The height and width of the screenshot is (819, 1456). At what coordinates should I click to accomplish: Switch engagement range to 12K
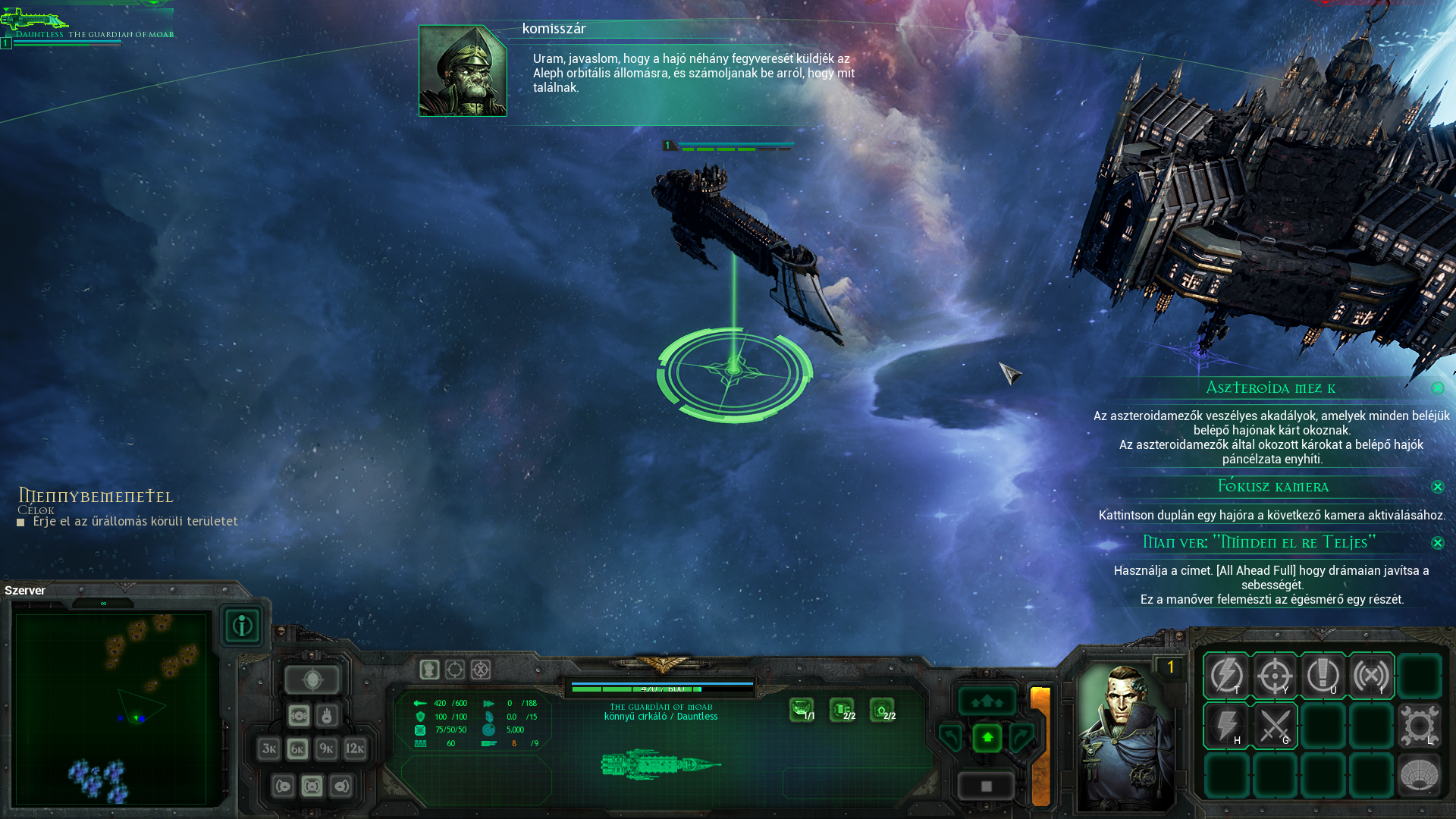355,749
